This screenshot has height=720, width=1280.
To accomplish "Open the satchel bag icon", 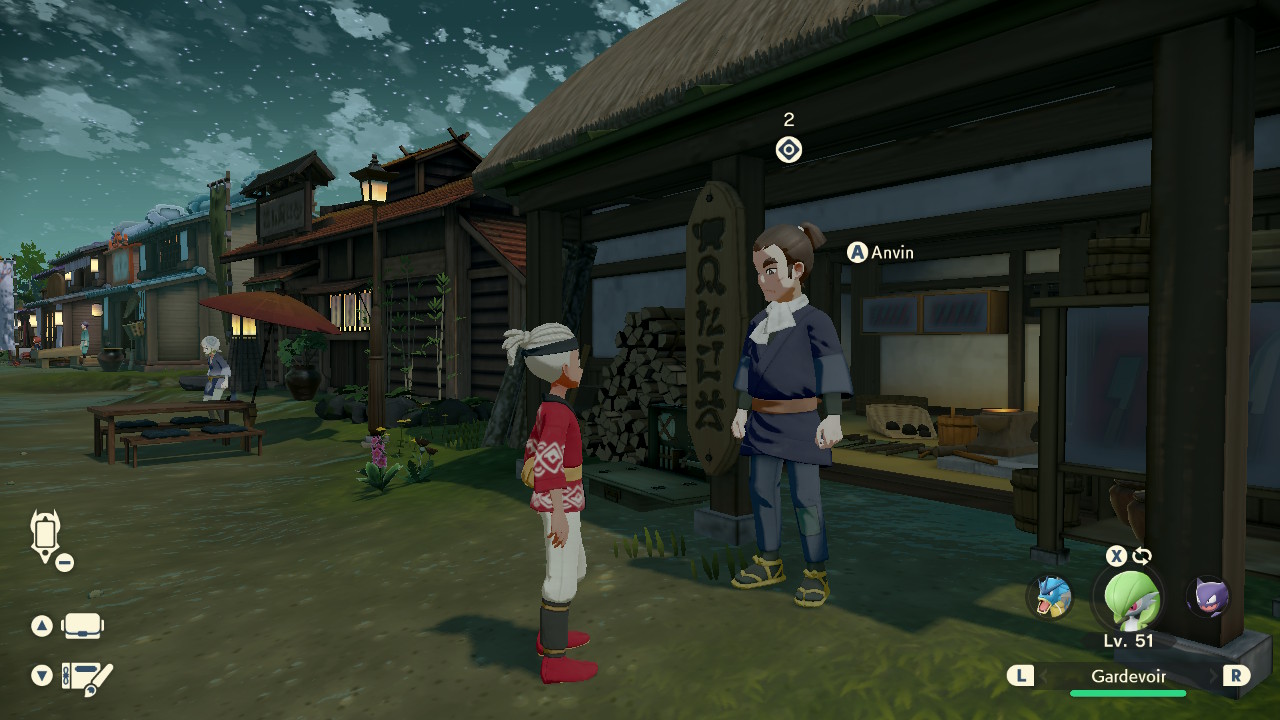I will tap(83, 627).
